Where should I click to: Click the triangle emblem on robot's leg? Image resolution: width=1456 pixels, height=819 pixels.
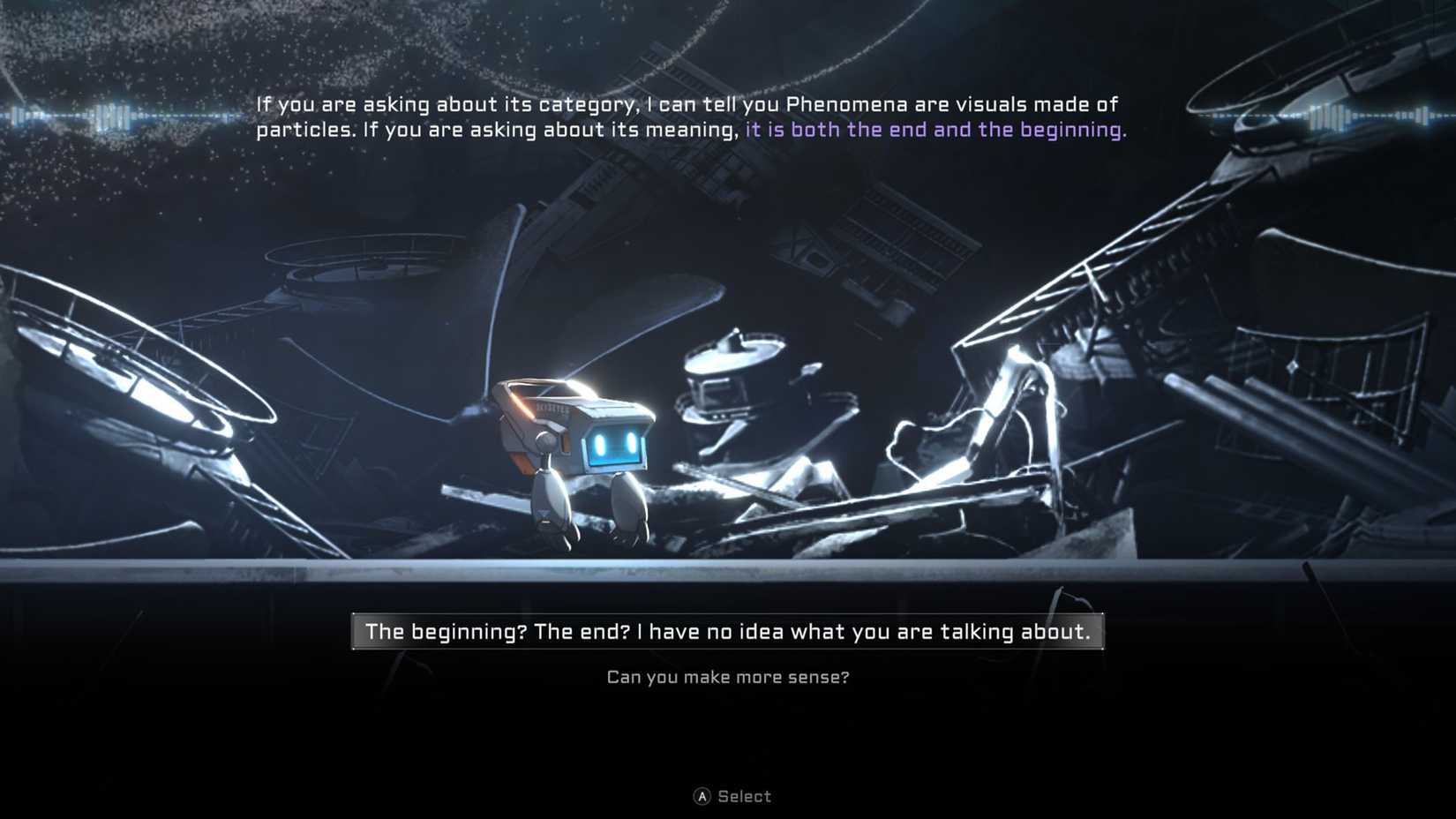544,512
